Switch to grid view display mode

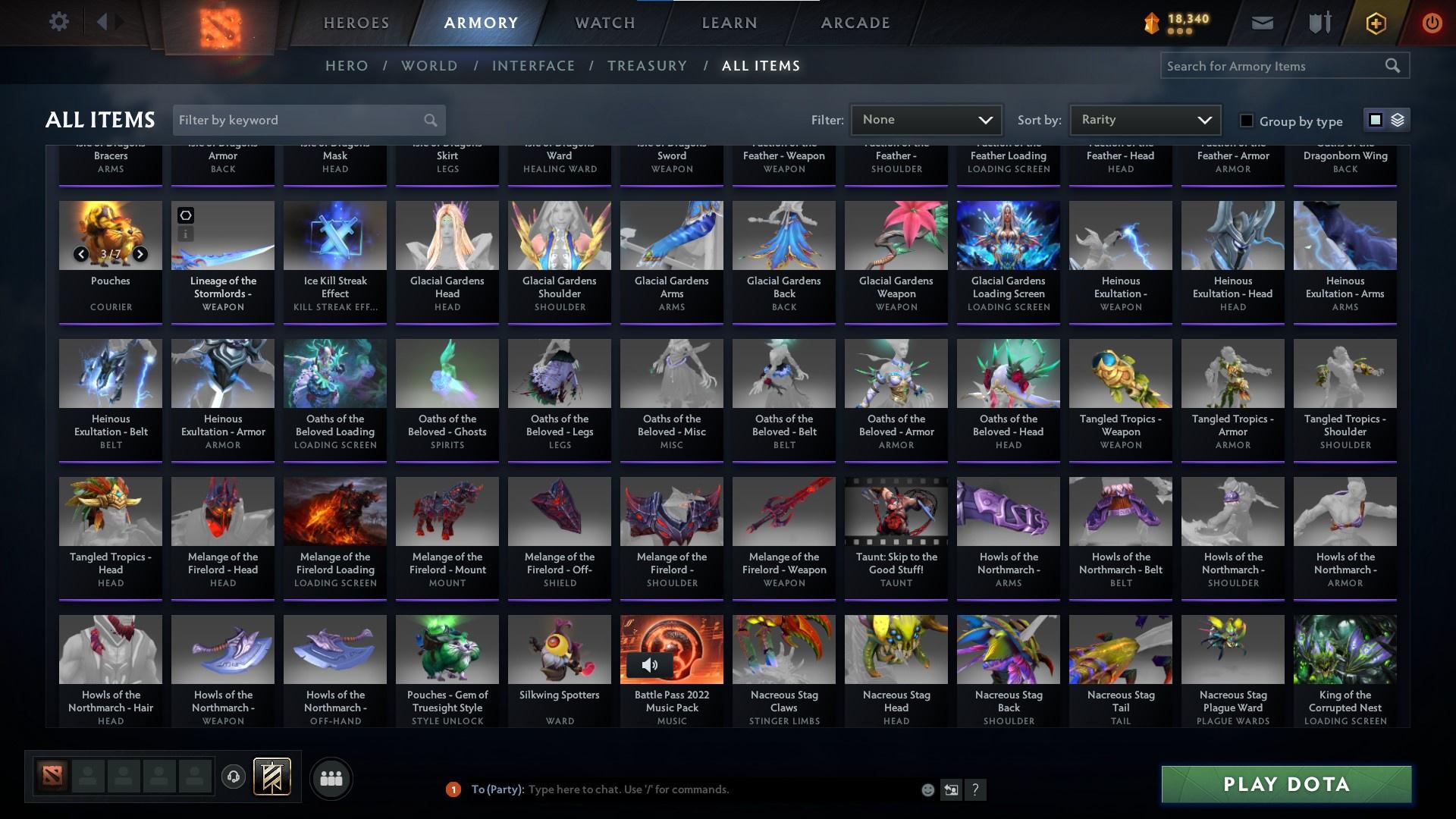[x=1375, y=120]
